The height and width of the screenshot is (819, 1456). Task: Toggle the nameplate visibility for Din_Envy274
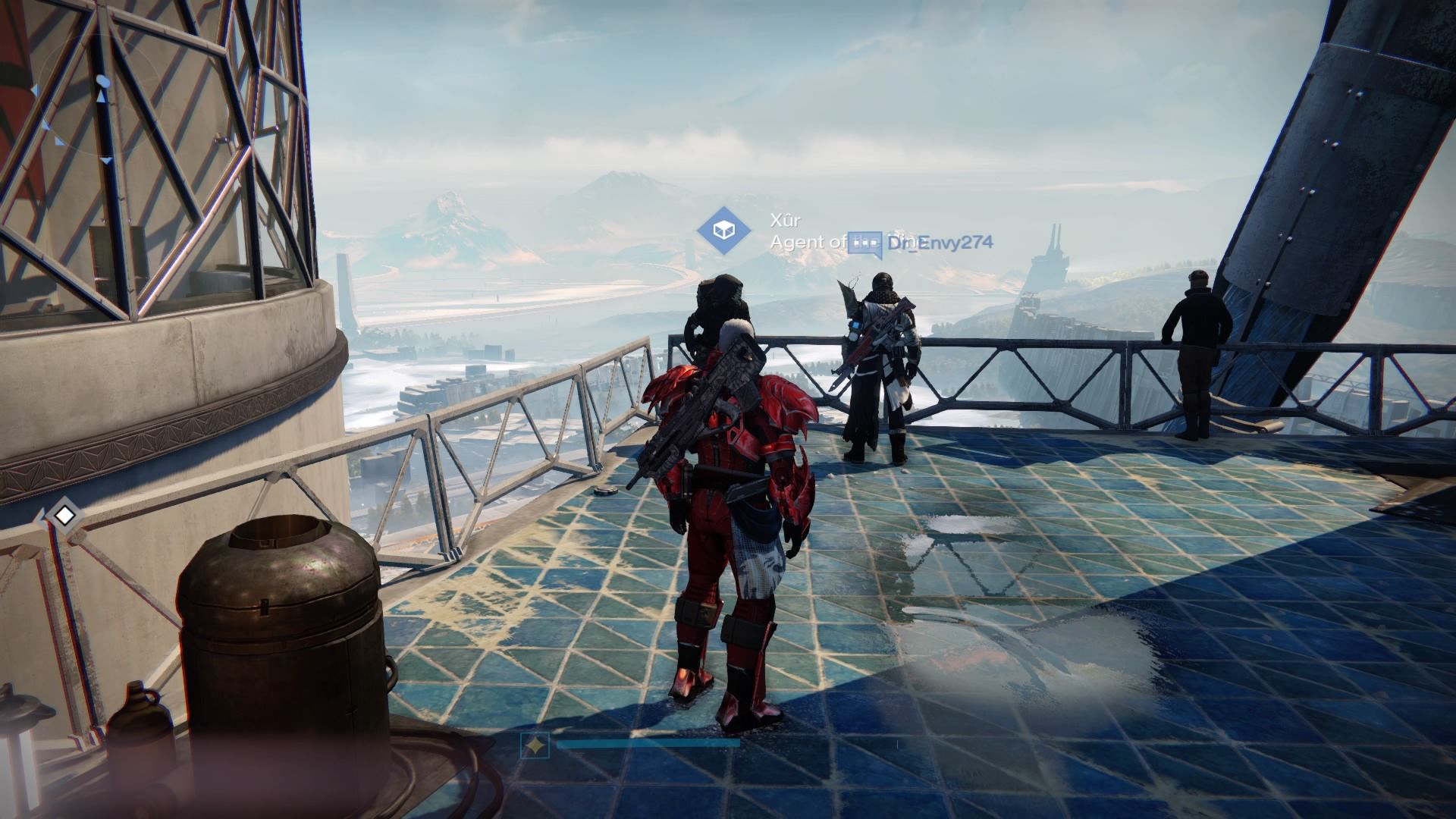pos(940,243)
